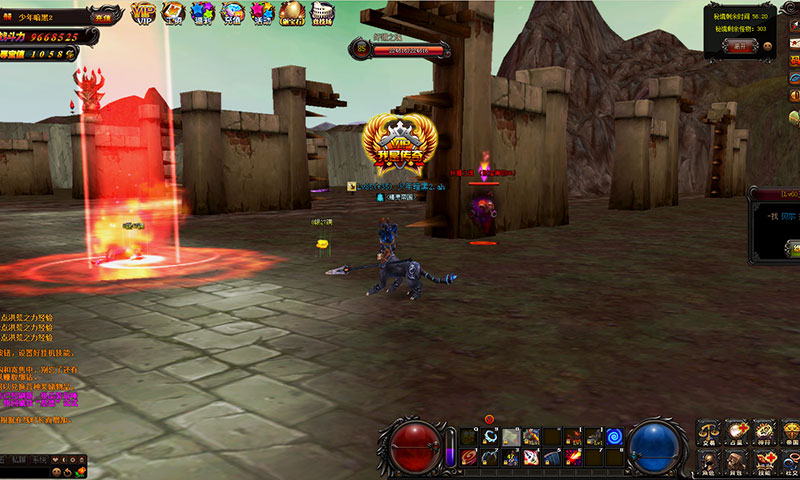Open the 活动 events star icon
800x480 pixels.
point(262,14)
